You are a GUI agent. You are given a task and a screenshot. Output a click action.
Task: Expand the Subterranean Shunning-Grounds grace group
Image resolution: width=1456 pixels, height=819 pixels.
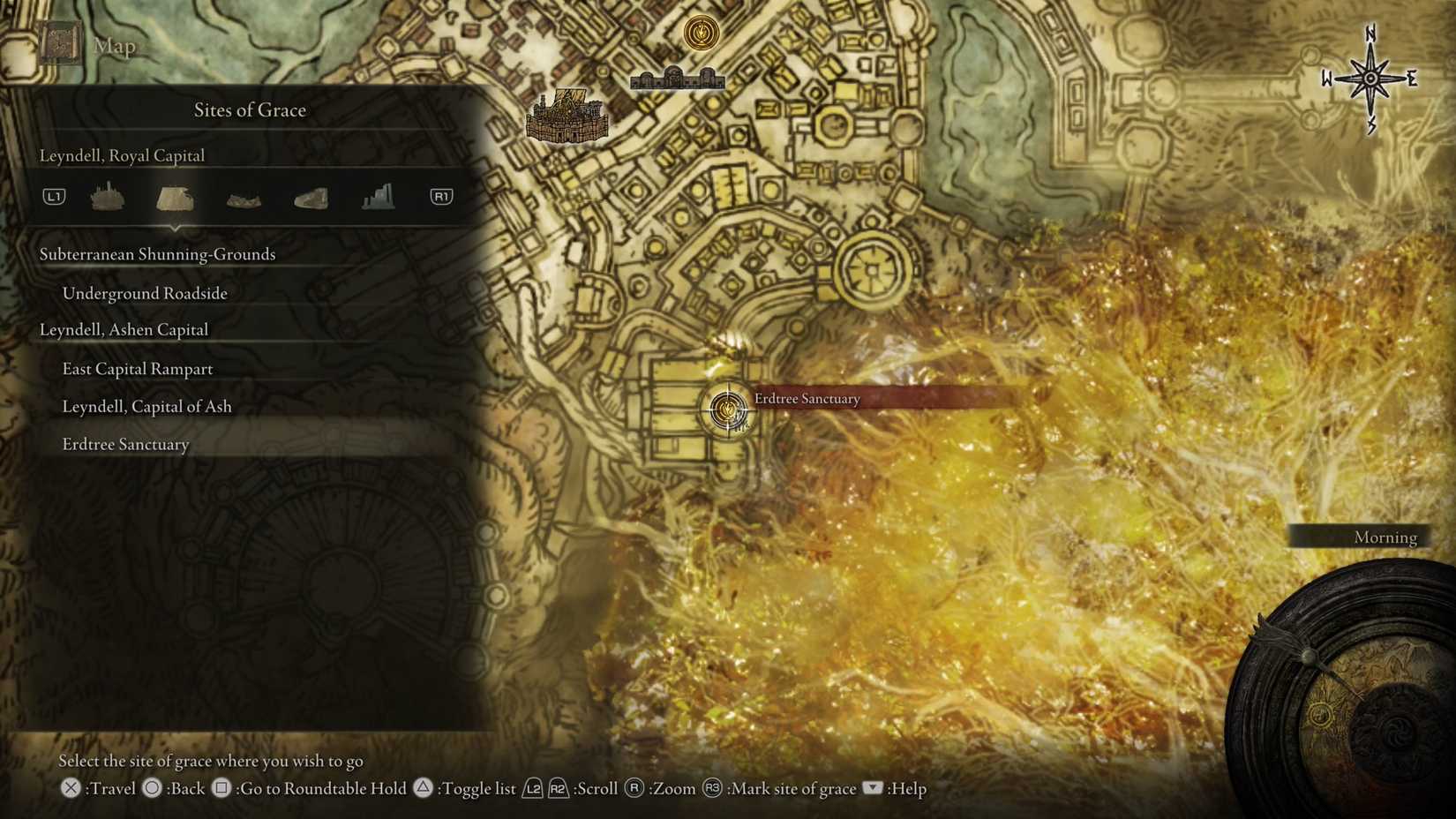157,254
